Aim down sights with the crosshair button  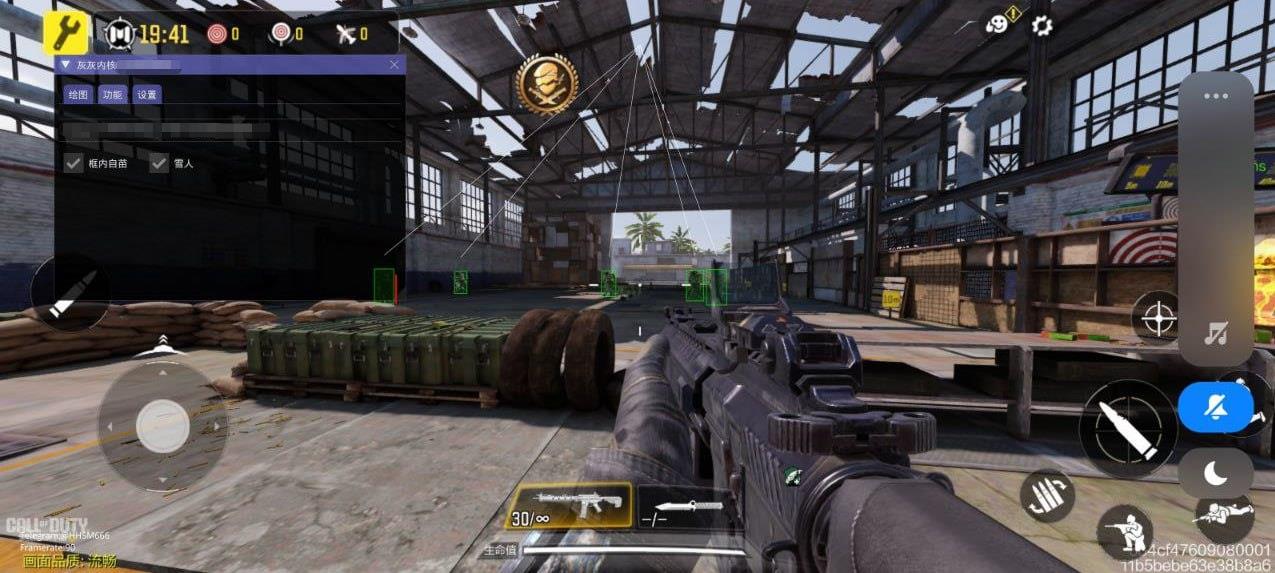pos(1159,320)
